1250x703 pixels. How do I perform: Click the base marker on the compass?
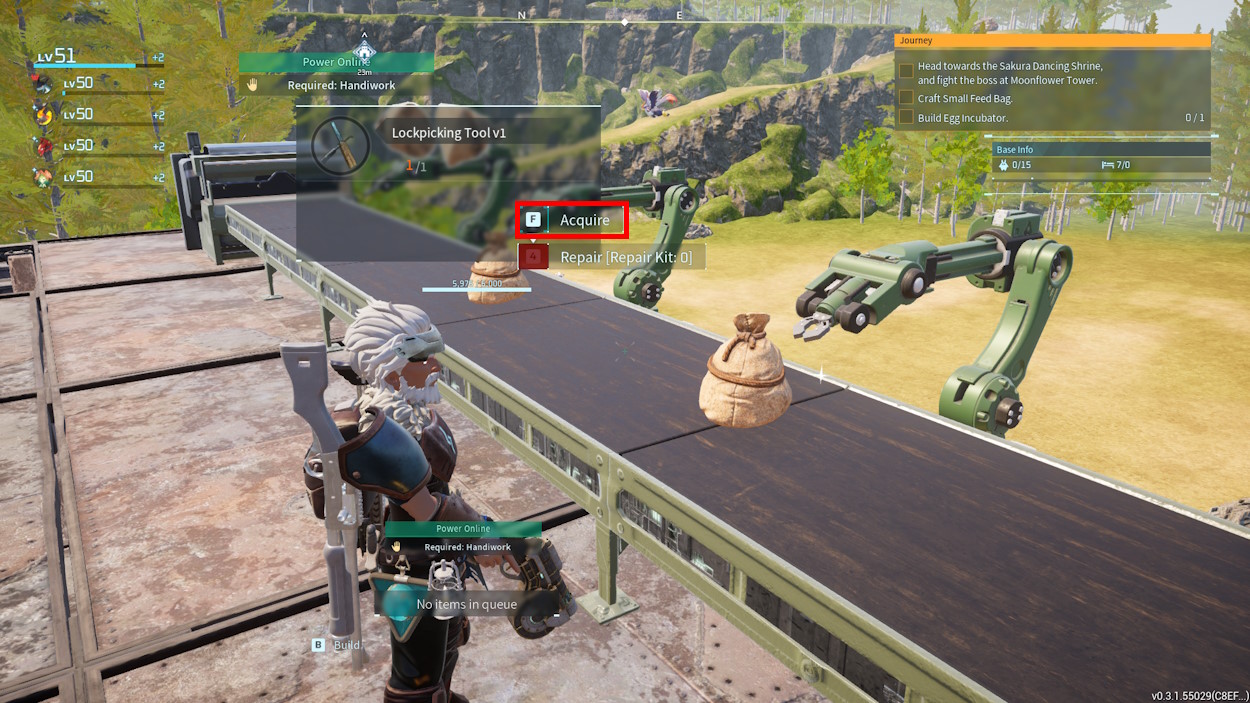(x=364, y=52)
